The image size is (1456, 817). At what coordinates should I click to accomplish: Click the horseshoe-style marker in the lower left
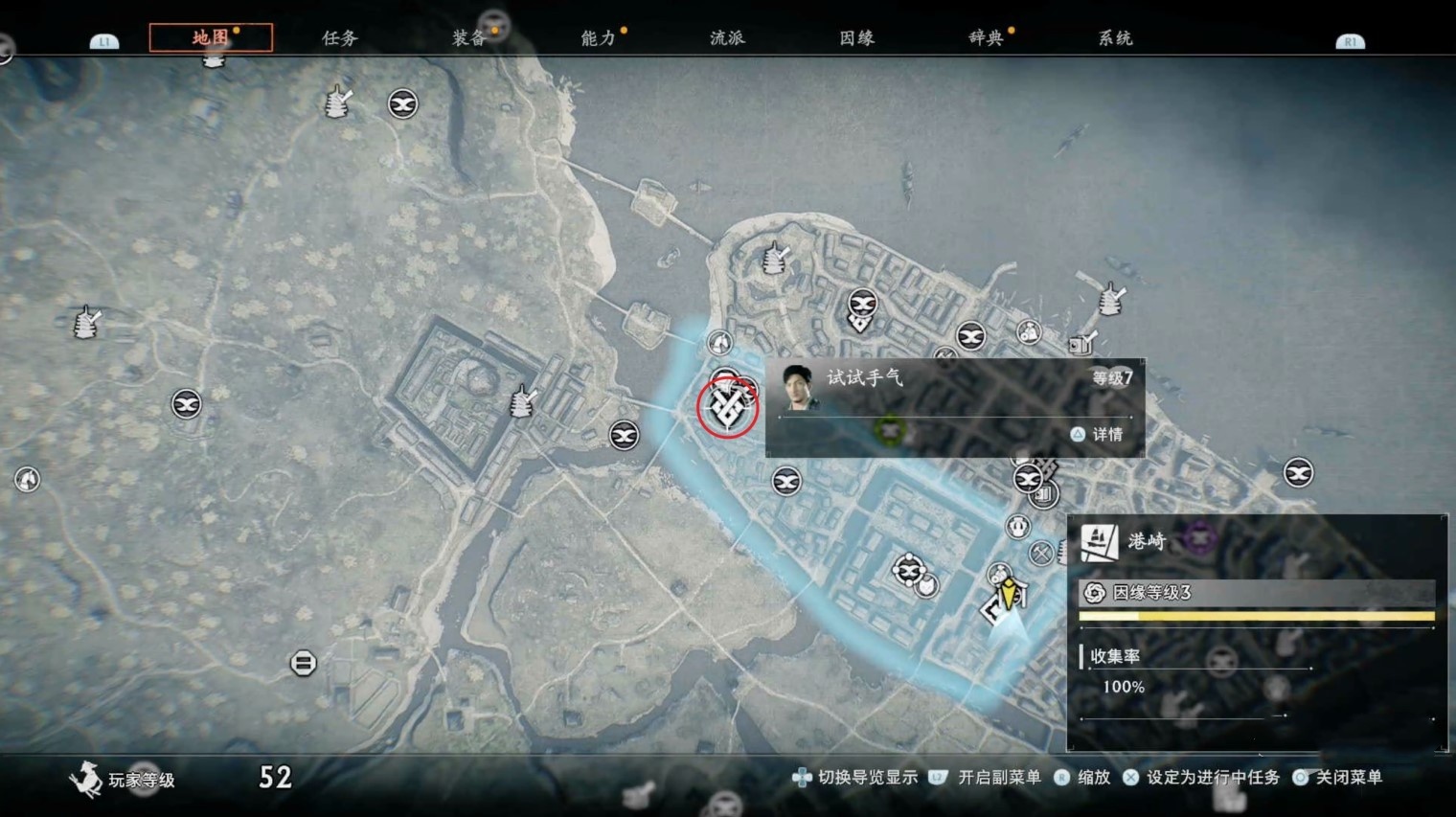pyautogui.click(x=303, y=662)
